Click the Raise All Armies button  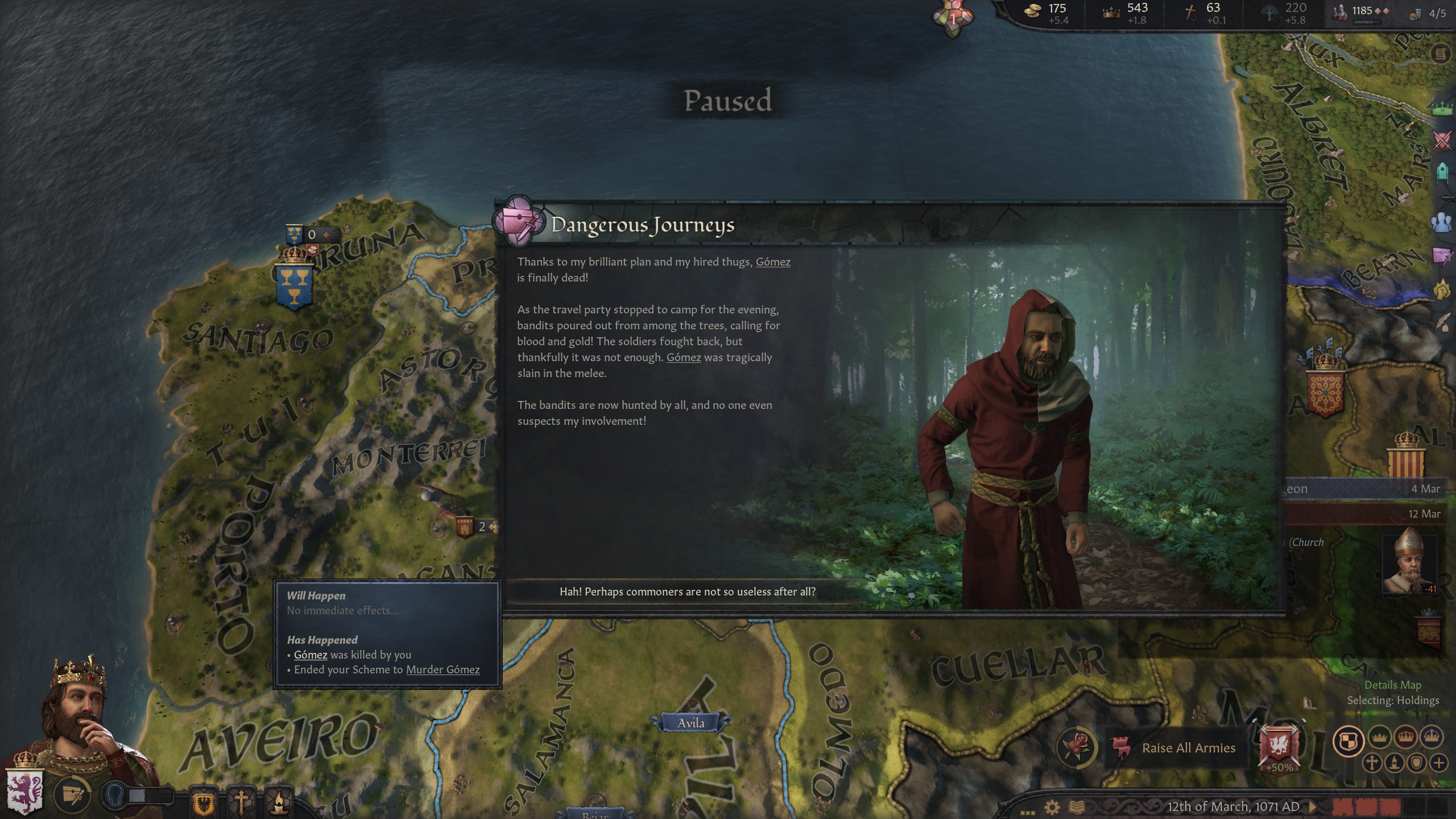coord(1188,748)
